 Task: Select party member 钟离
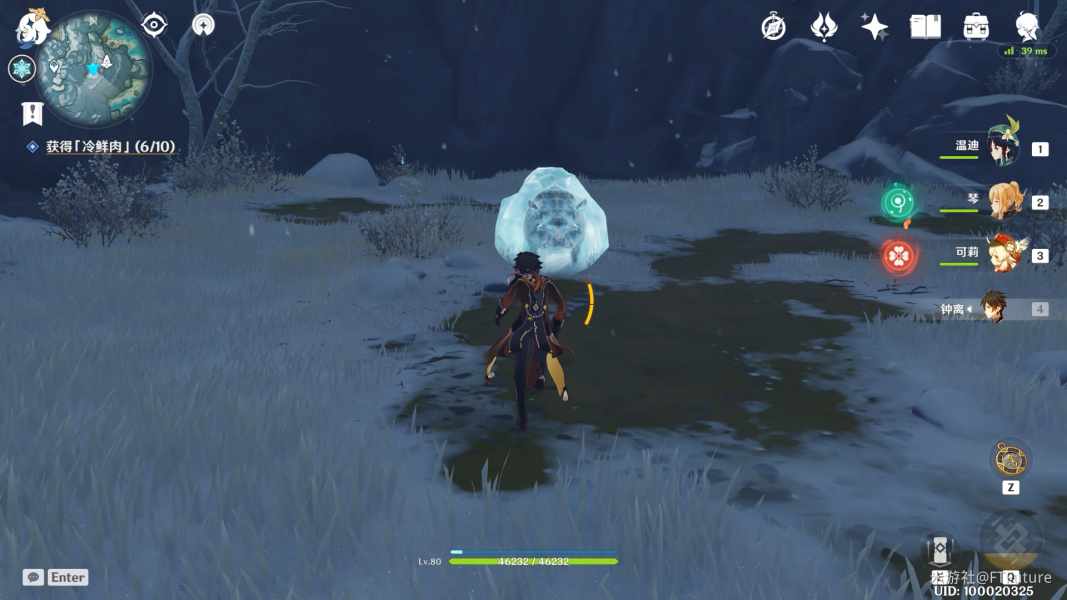tap(992, 309)
